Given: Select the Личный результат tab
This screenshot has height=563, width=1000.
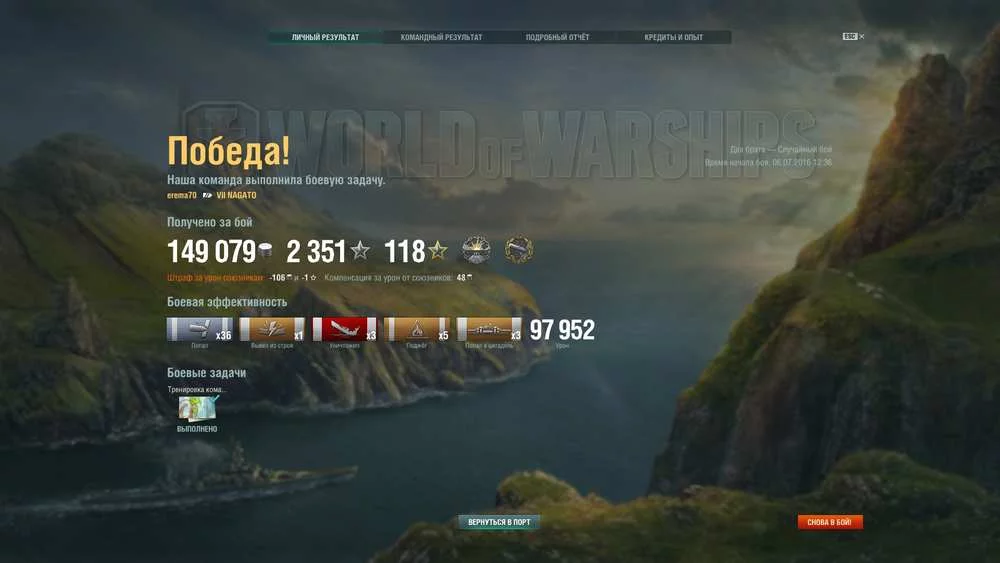Looking at the screenshot, I should pyautogui.click(x=325, y=38).
